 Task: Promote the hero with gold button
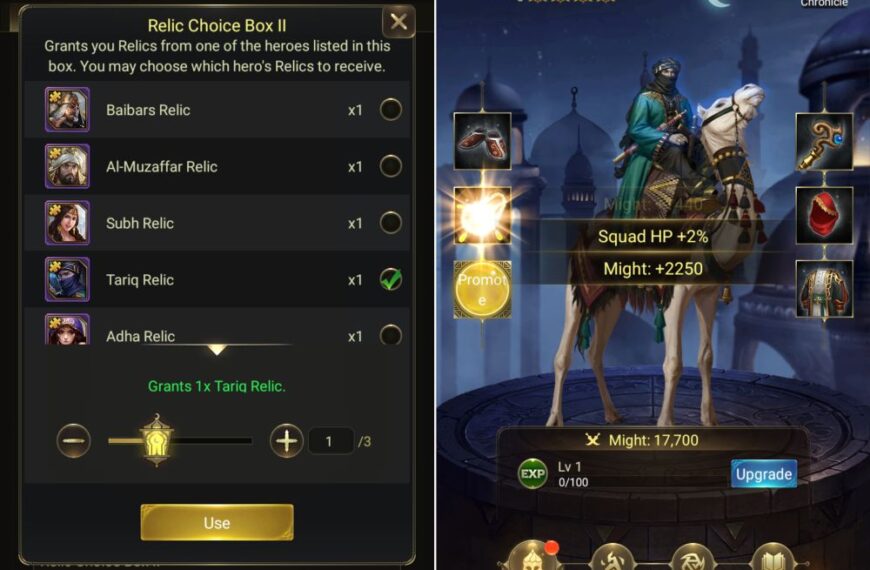pos(482,290)
